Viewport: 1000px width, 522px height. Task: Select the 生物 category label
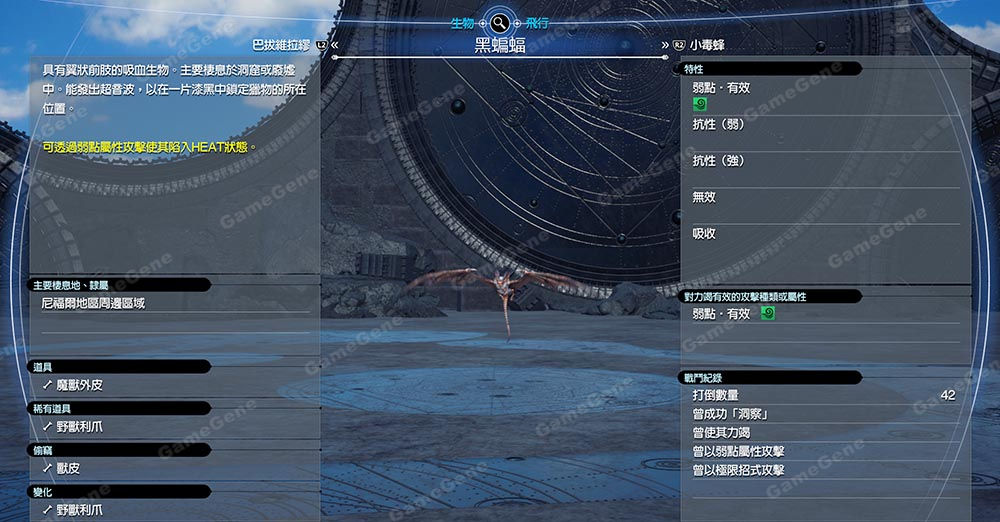[462, 21]
